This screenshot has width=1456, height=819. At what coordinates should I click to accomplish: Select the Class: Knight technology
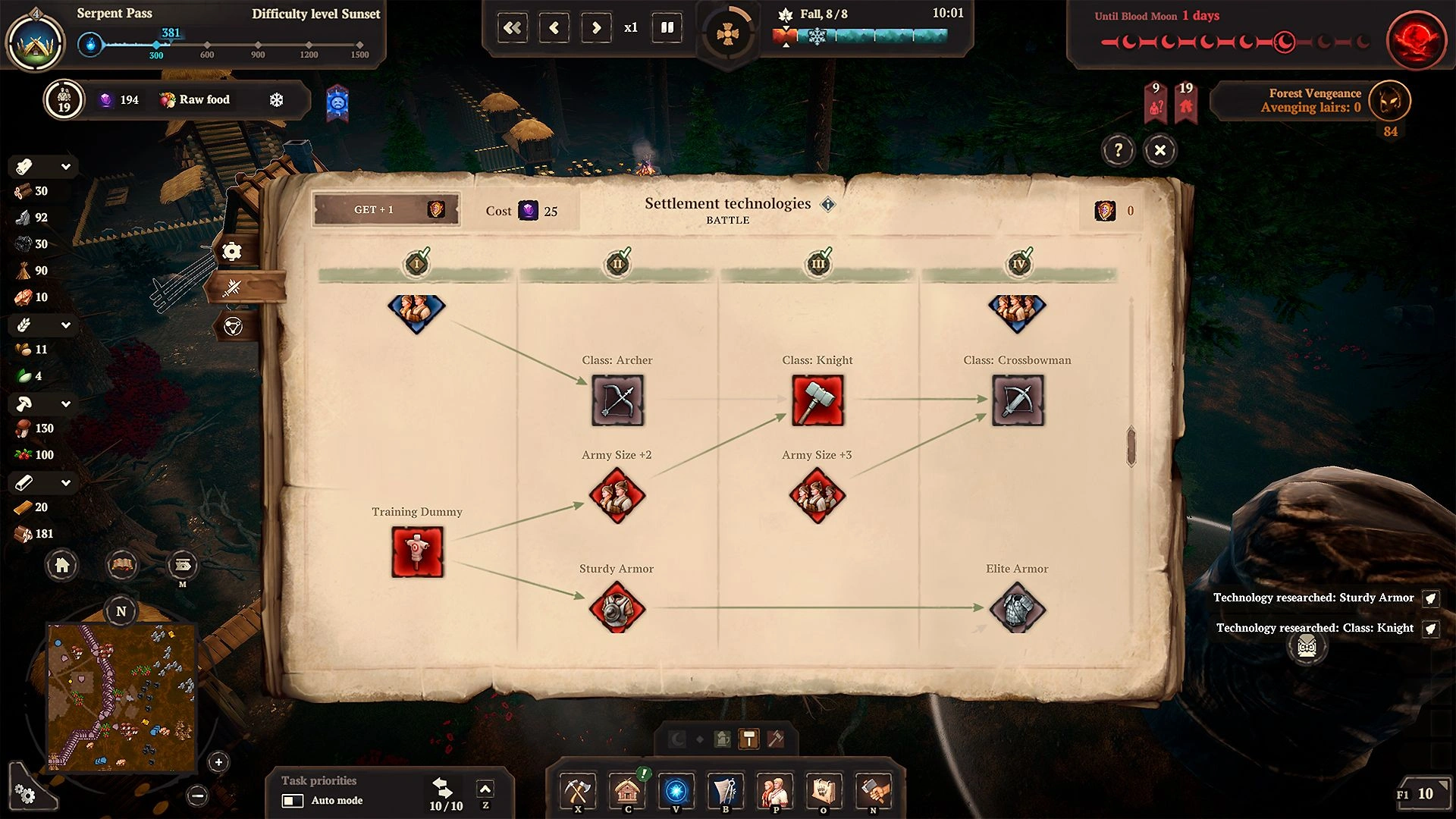817,400
